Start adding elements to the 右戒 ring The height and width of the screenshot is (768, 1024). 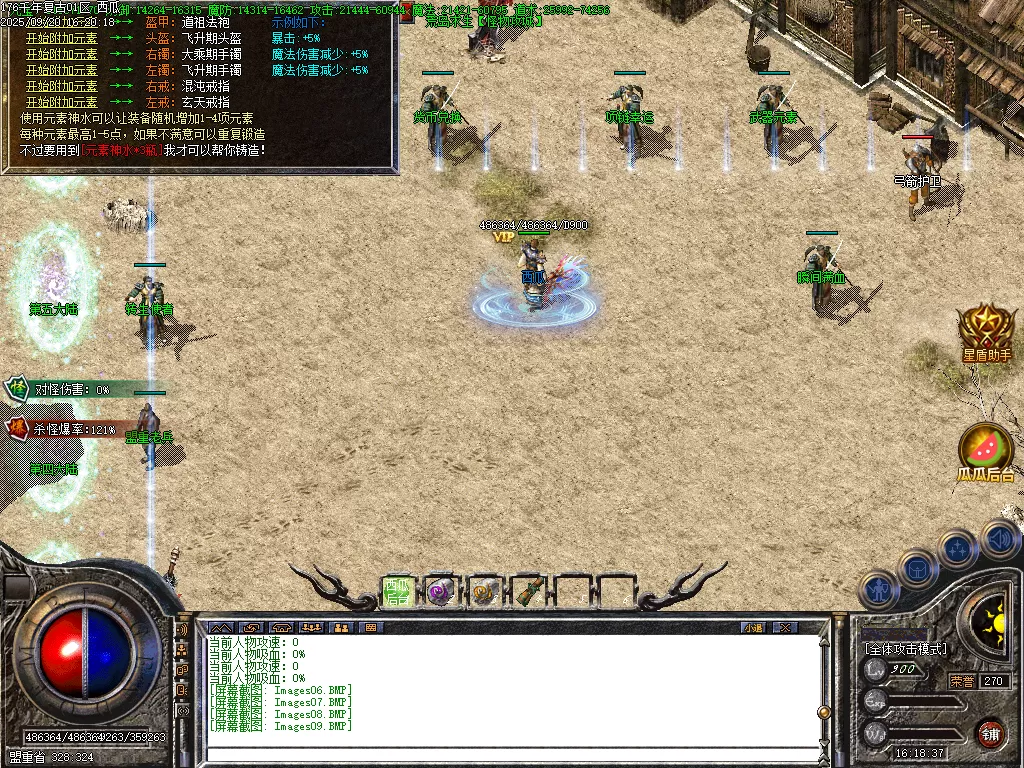tap(61, 86)
